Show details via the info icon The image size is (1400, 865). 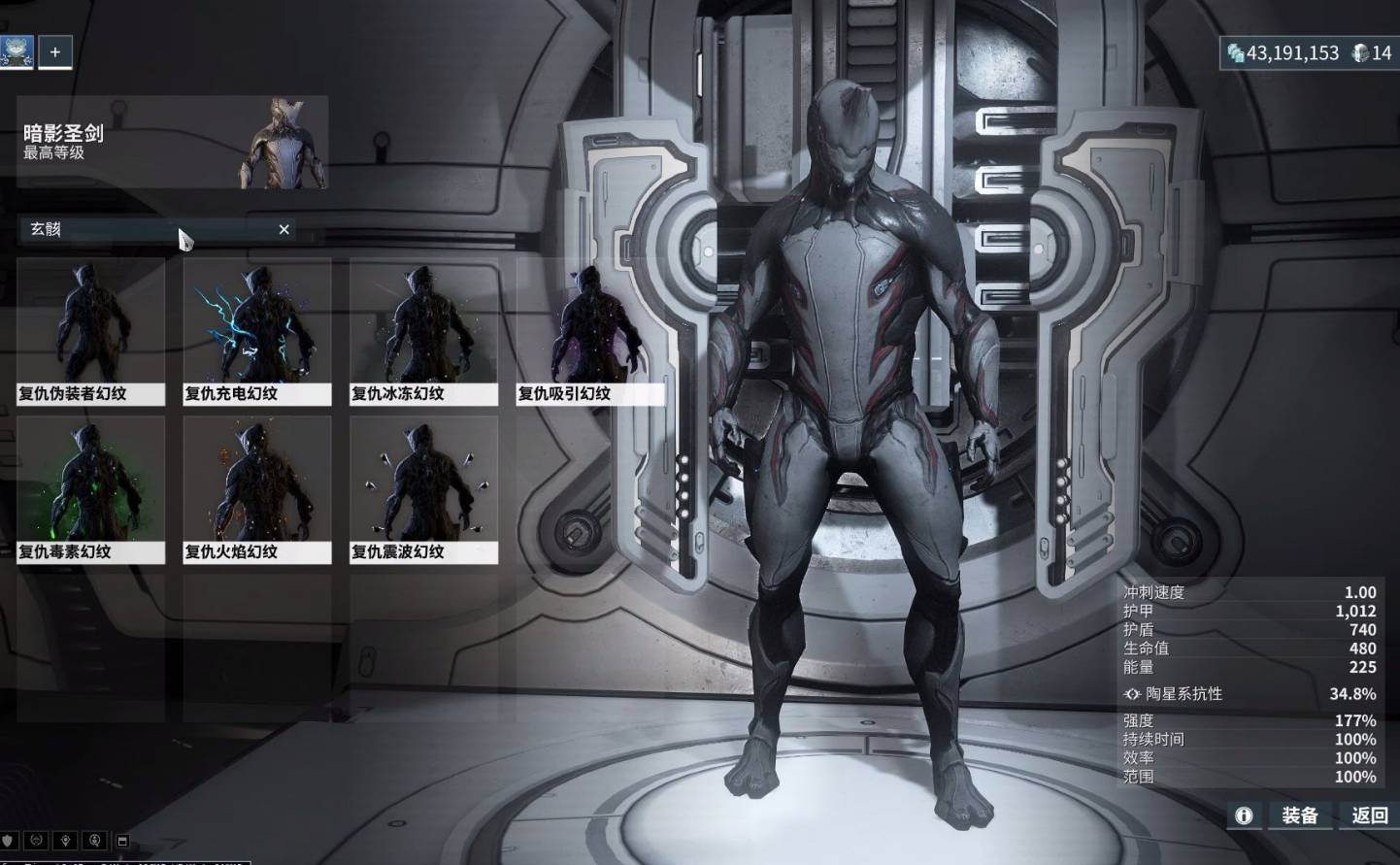click(1244, 815)
